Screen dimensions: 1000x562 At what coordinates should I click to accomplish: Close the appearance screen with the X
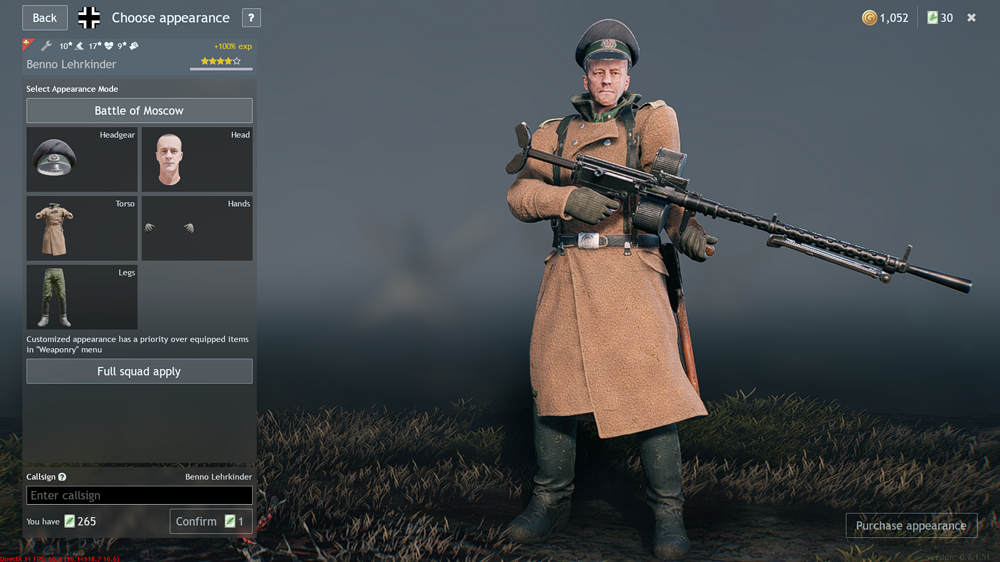click(x=971, y=18)
